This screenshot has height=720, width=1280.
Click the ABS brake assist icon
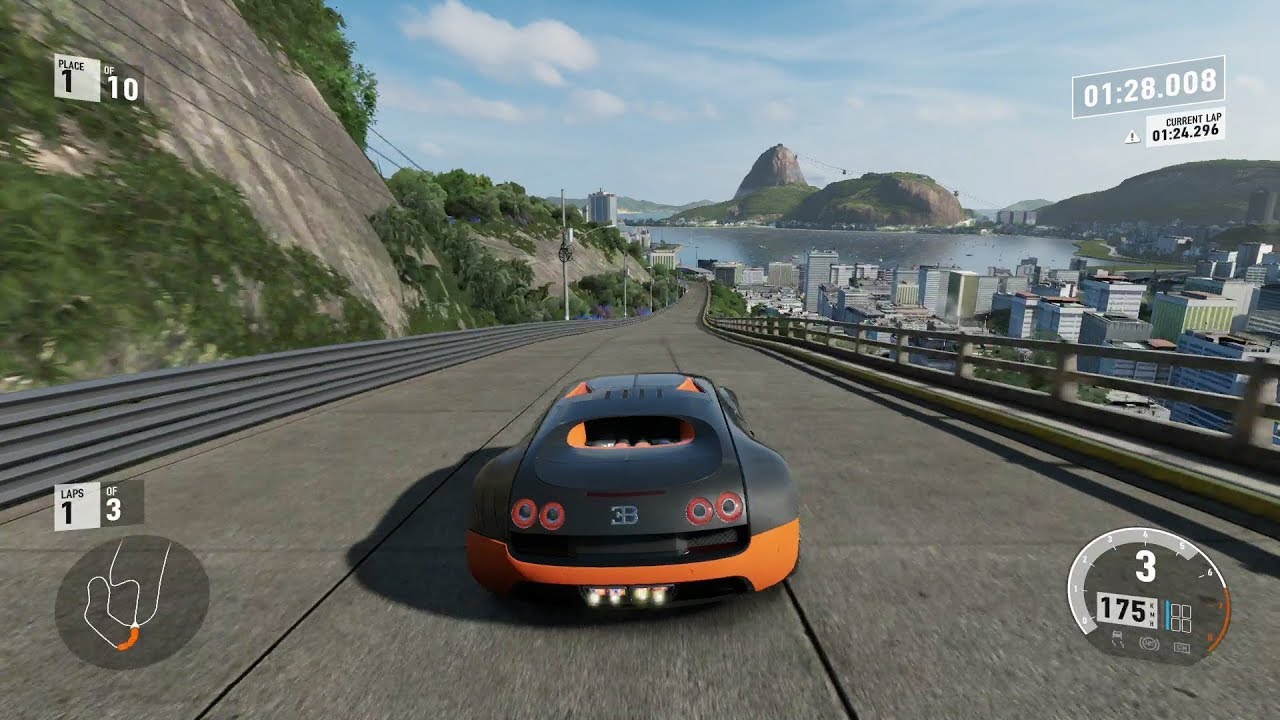(1149, 644)
